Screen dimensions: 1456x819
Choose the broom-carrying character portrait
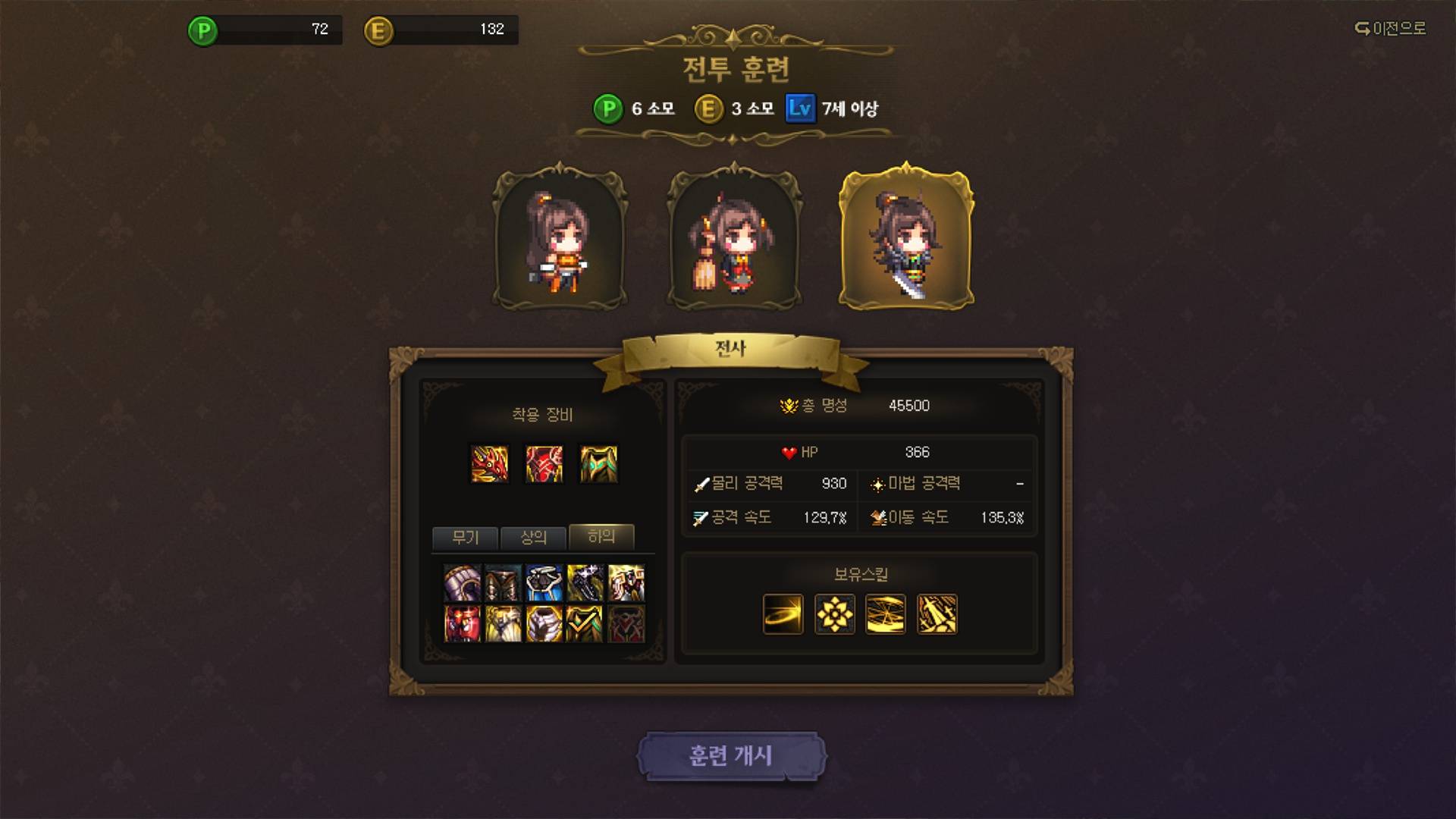click(734, 240)
